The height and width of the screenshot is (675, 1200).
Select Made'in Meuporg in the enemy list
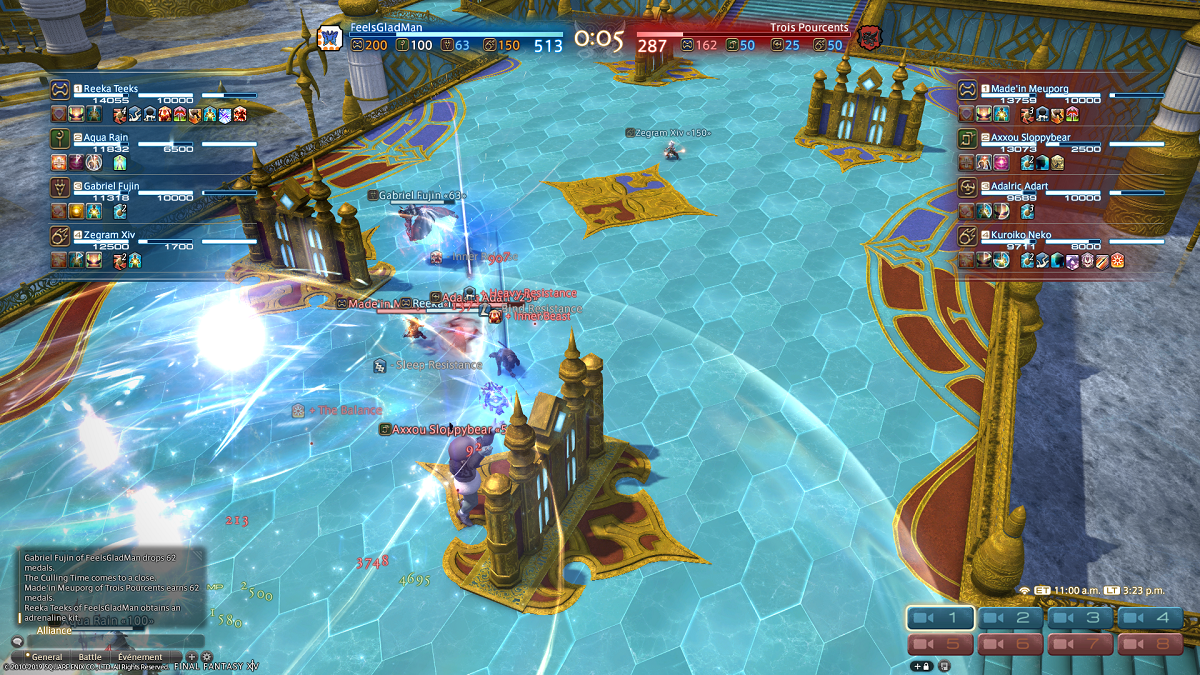(1030, 89)
